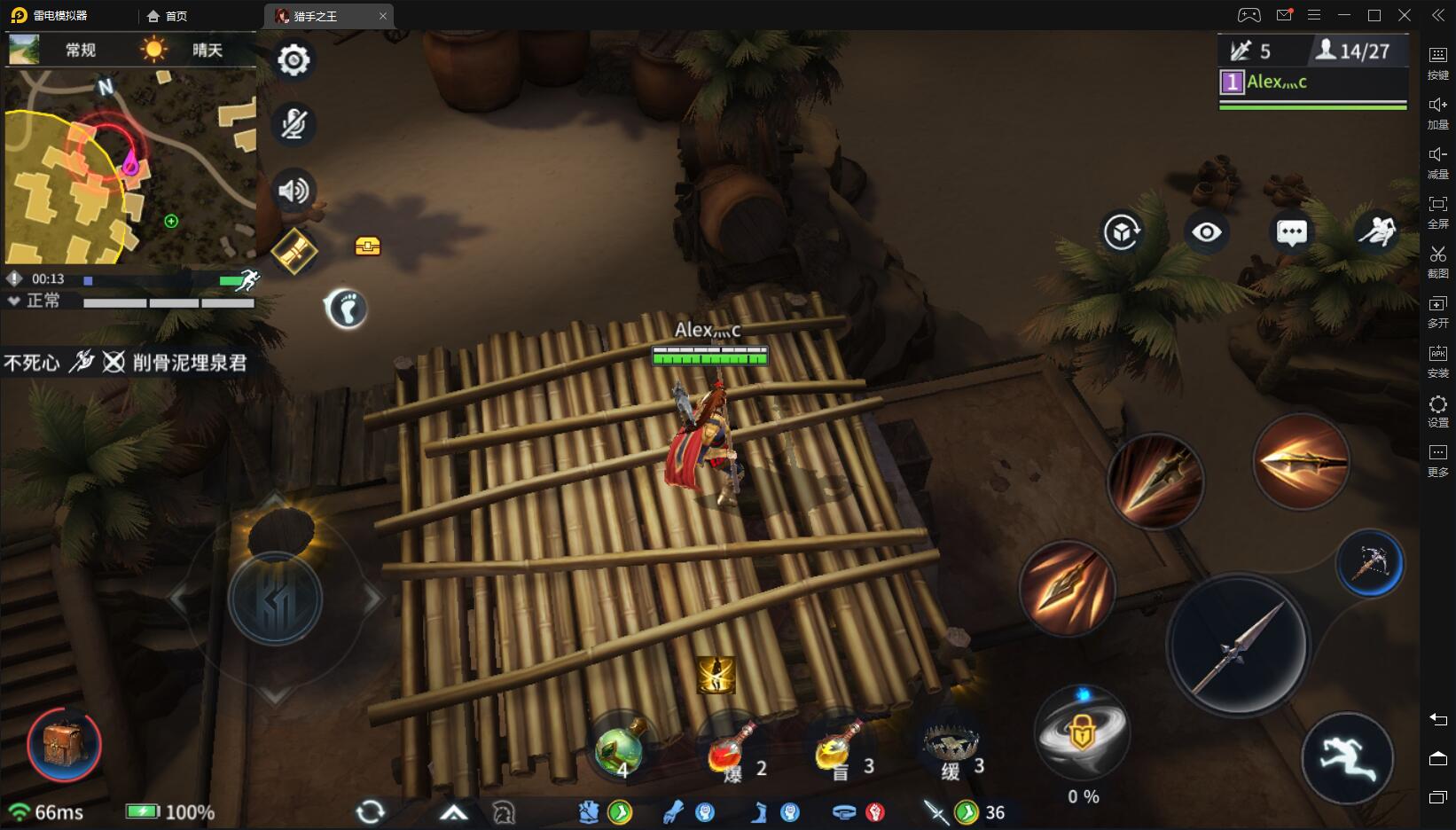The image size is (1456, 830).
Task: Switch to the crossbow weapon
Action: point(1369,563)
